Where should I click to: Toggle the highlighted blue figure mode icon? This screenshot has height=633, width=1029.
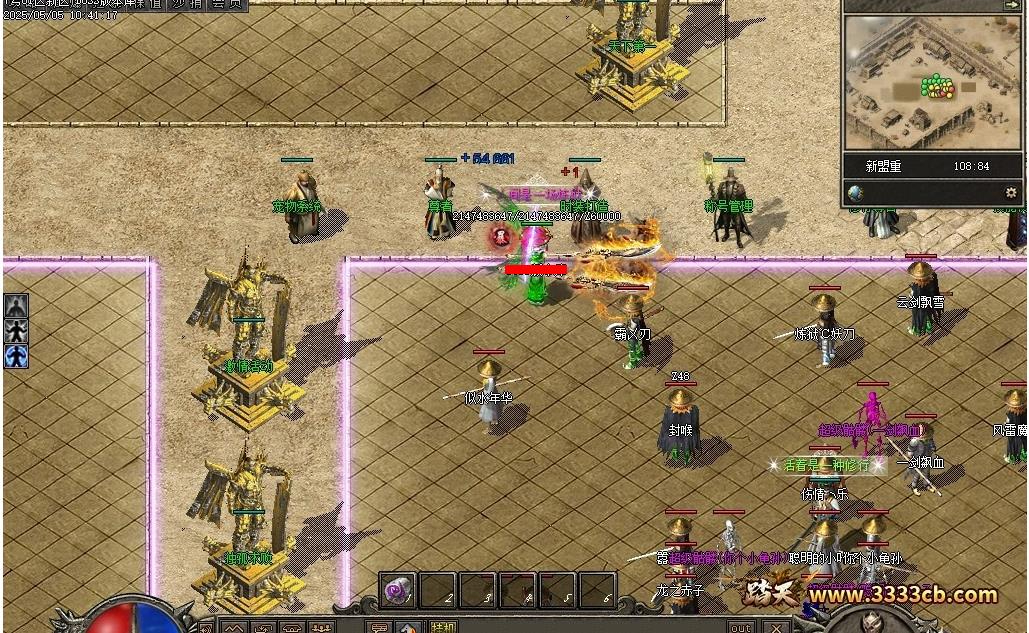tap(16, 356)
